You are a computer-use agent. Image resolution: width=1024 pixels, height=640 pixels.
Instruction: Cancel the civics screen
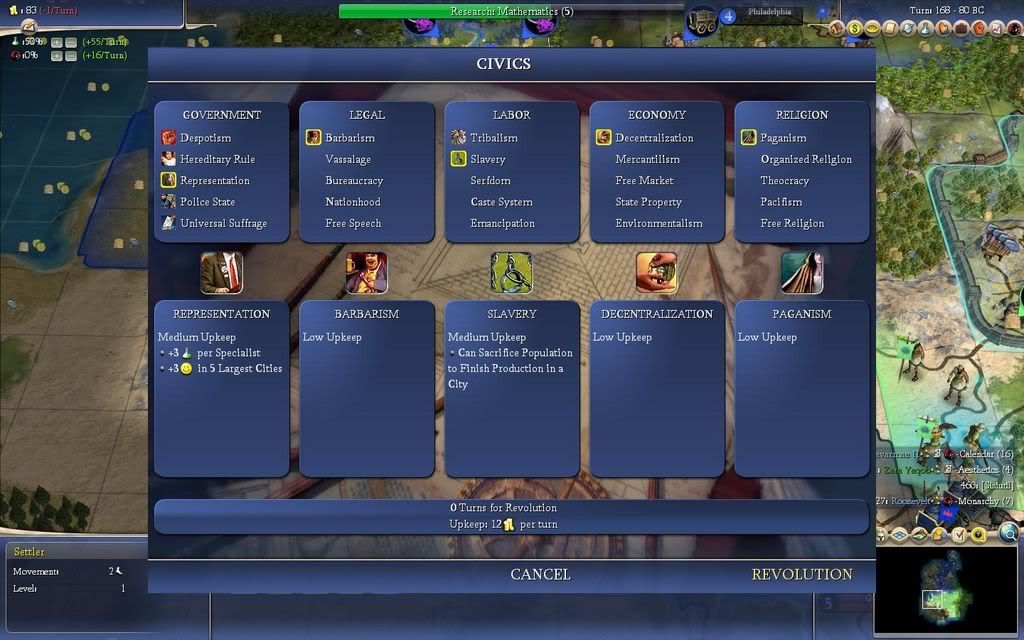540,574
